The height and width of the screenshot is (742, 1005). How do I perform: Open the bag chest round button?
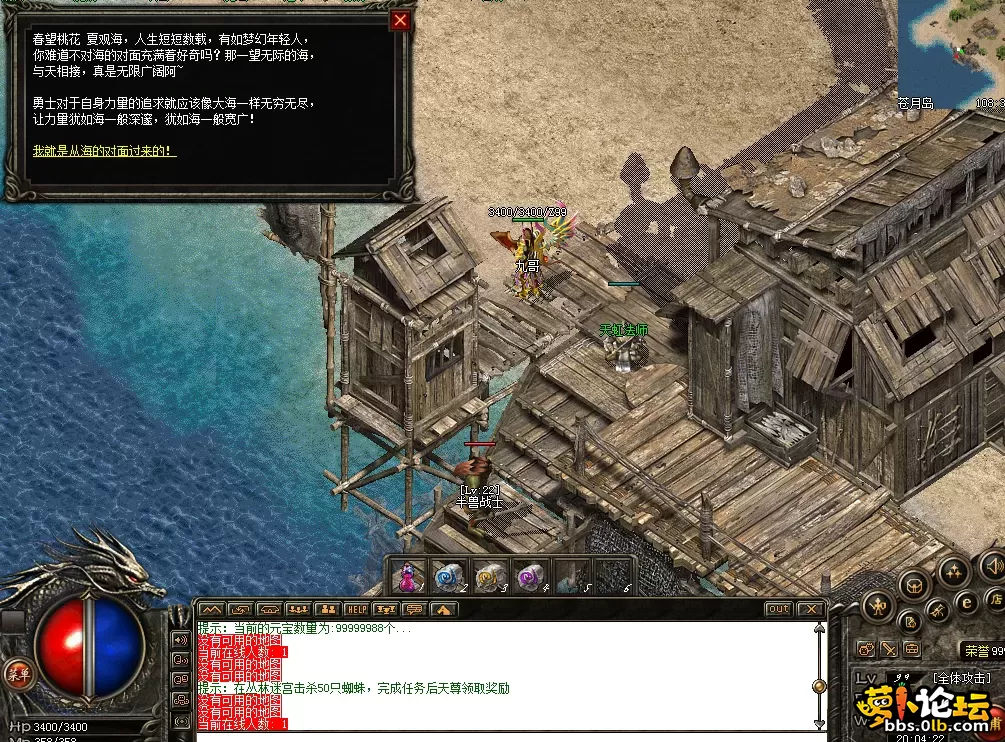click(x=914, y=585)
